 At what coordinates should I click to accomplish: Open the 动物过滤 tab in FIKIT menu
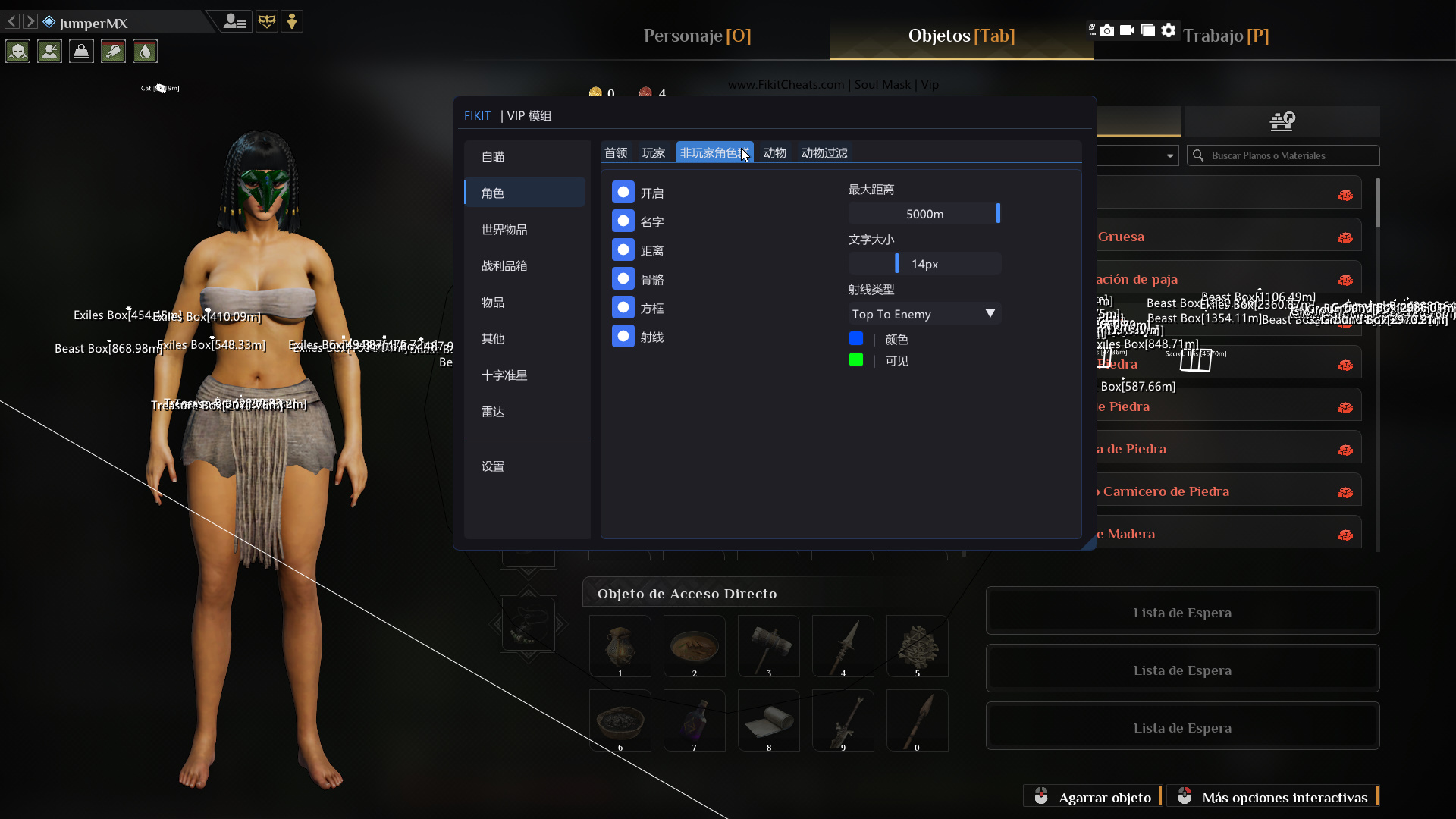click(824, 152)
